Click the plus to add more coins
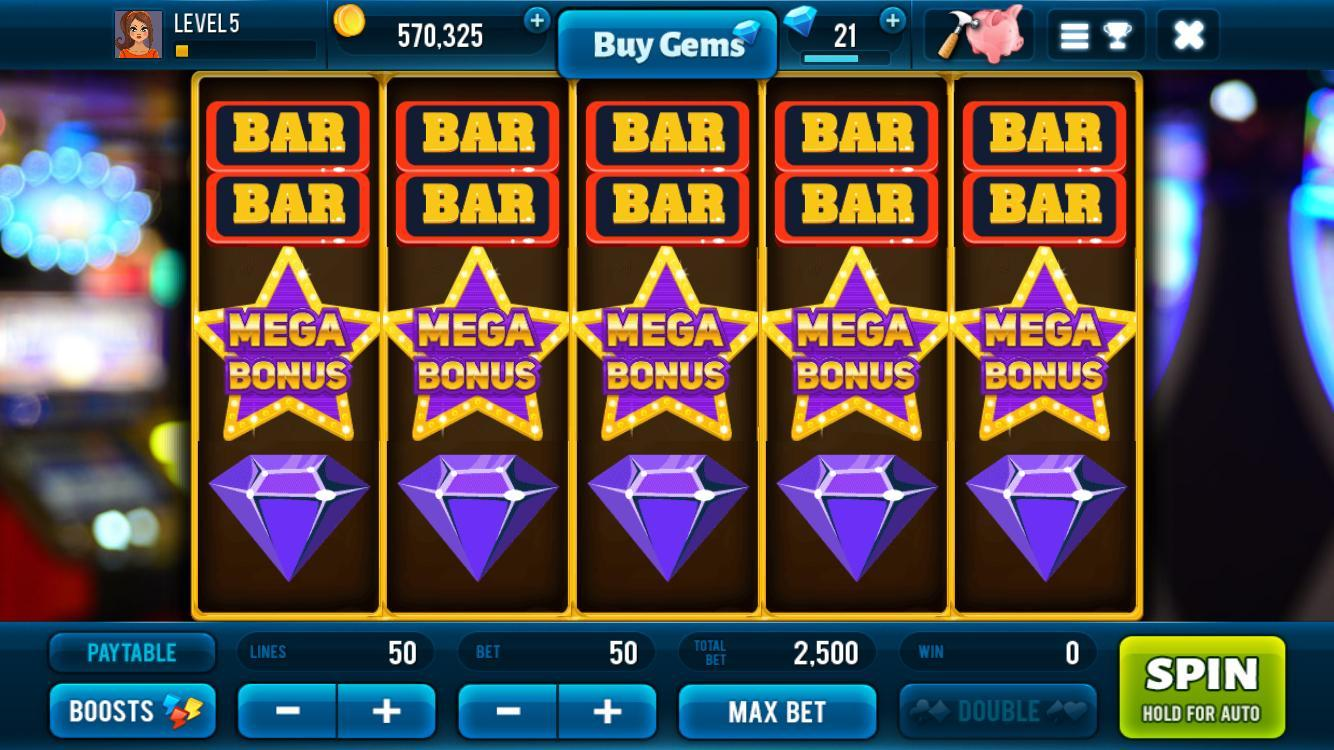The width and height of the screenshot is (1334, 750). point(538,19)
